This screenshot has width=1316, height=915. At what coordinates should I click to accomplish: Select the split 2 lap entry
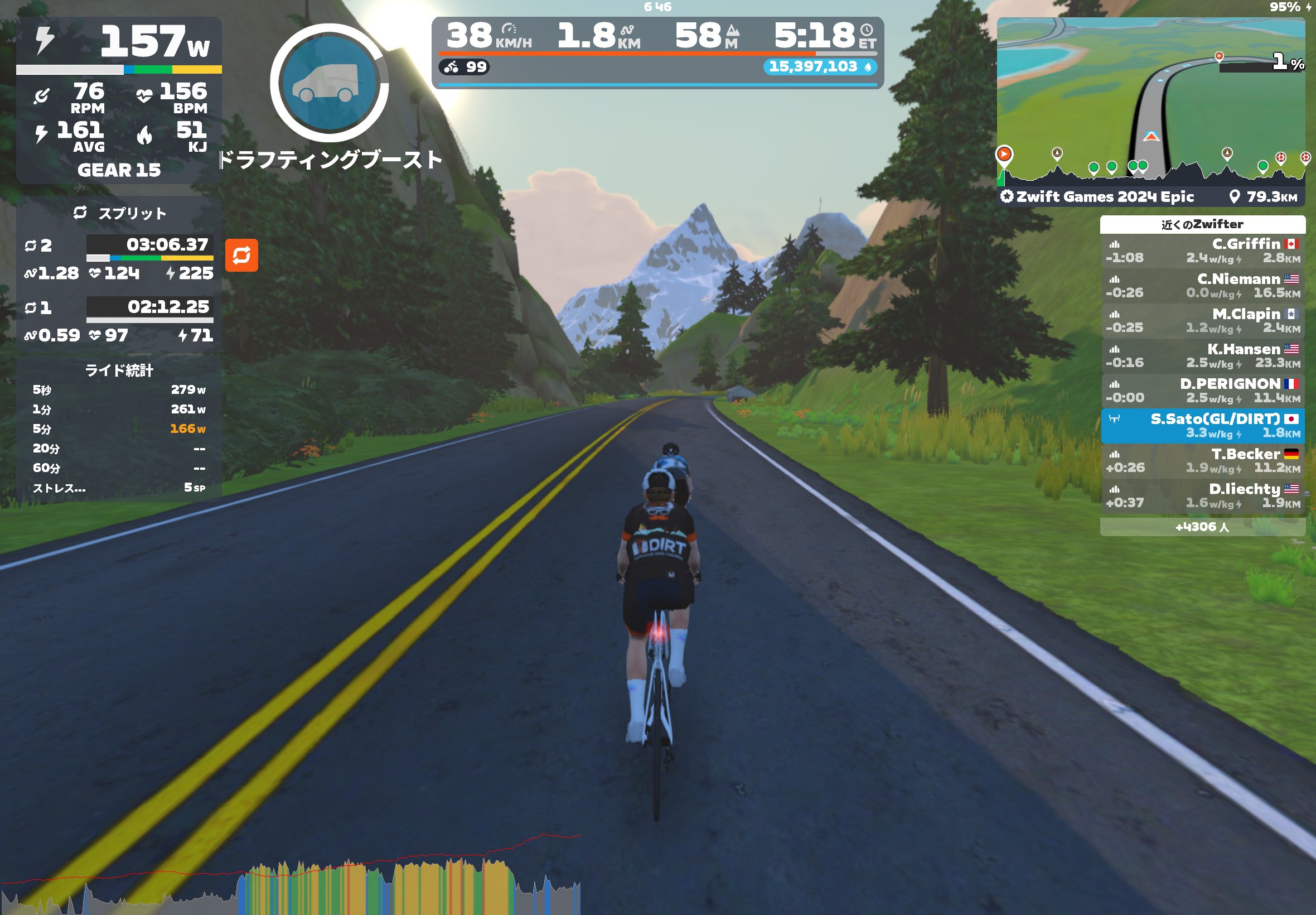click(x=119, y=259)
